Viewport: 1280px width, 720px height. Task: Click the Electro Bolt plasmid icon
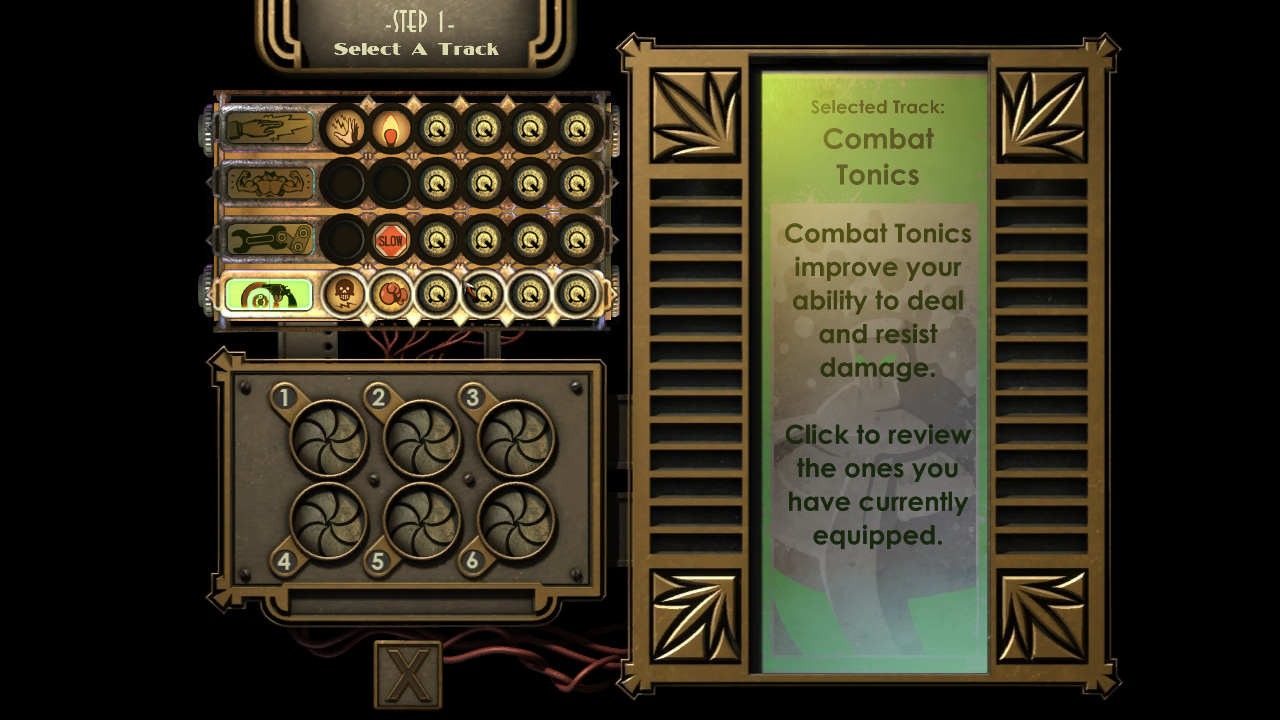[x=344, y=128]
